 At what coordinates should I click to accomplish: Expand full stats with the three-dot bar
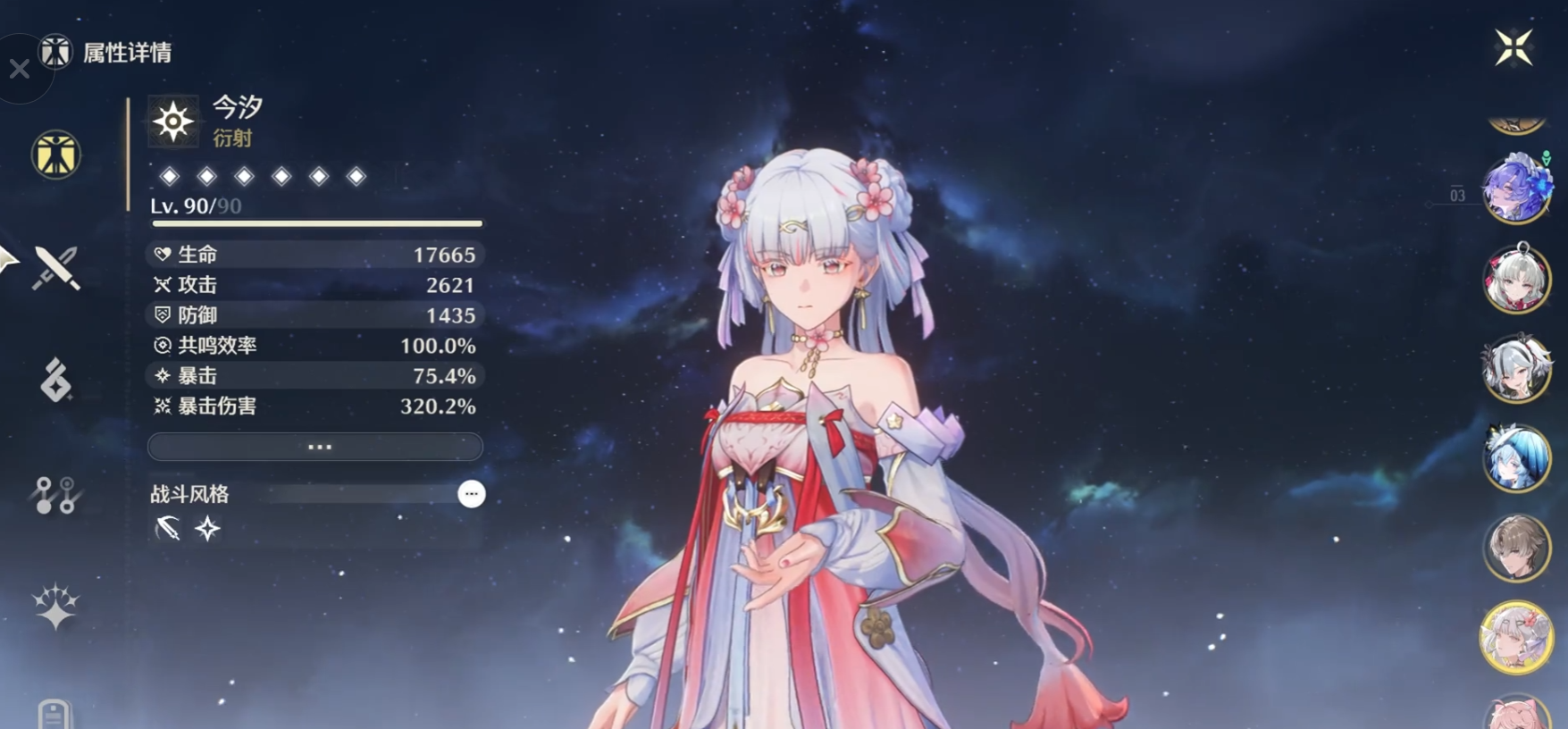[315, 447]
